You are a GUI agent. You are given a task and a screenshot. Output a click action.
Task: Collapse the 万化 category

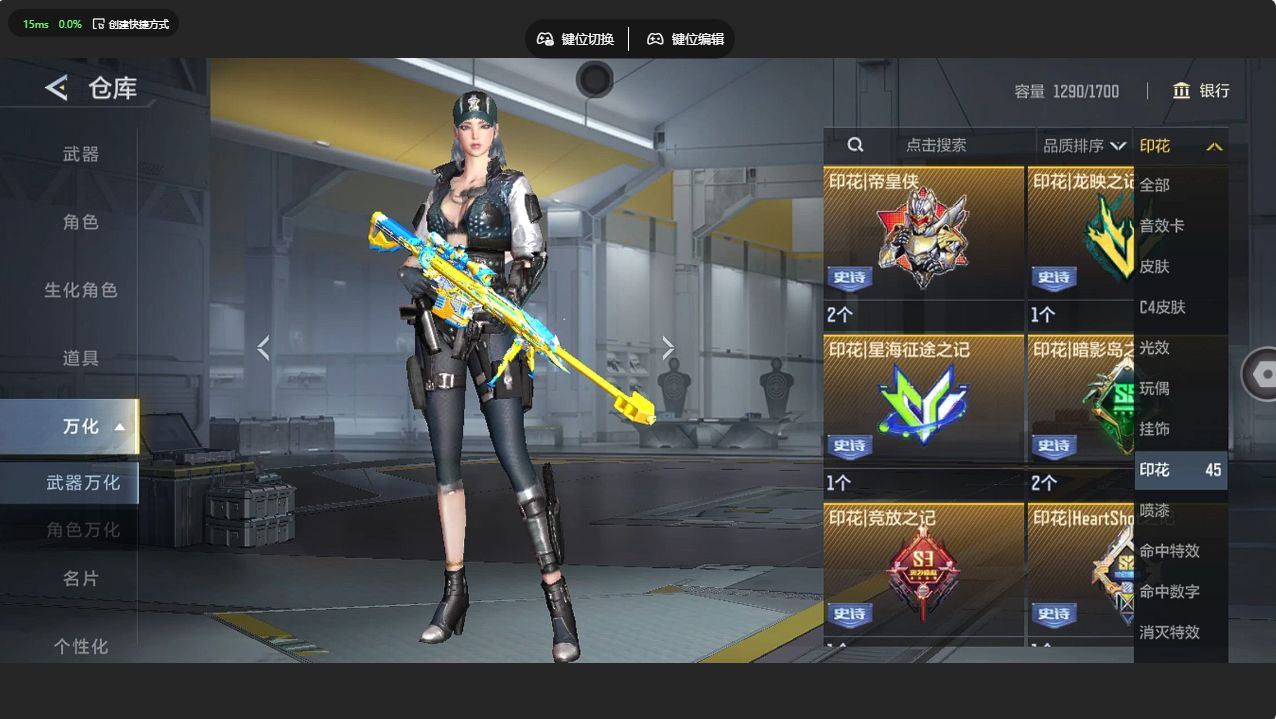(94, 426)
